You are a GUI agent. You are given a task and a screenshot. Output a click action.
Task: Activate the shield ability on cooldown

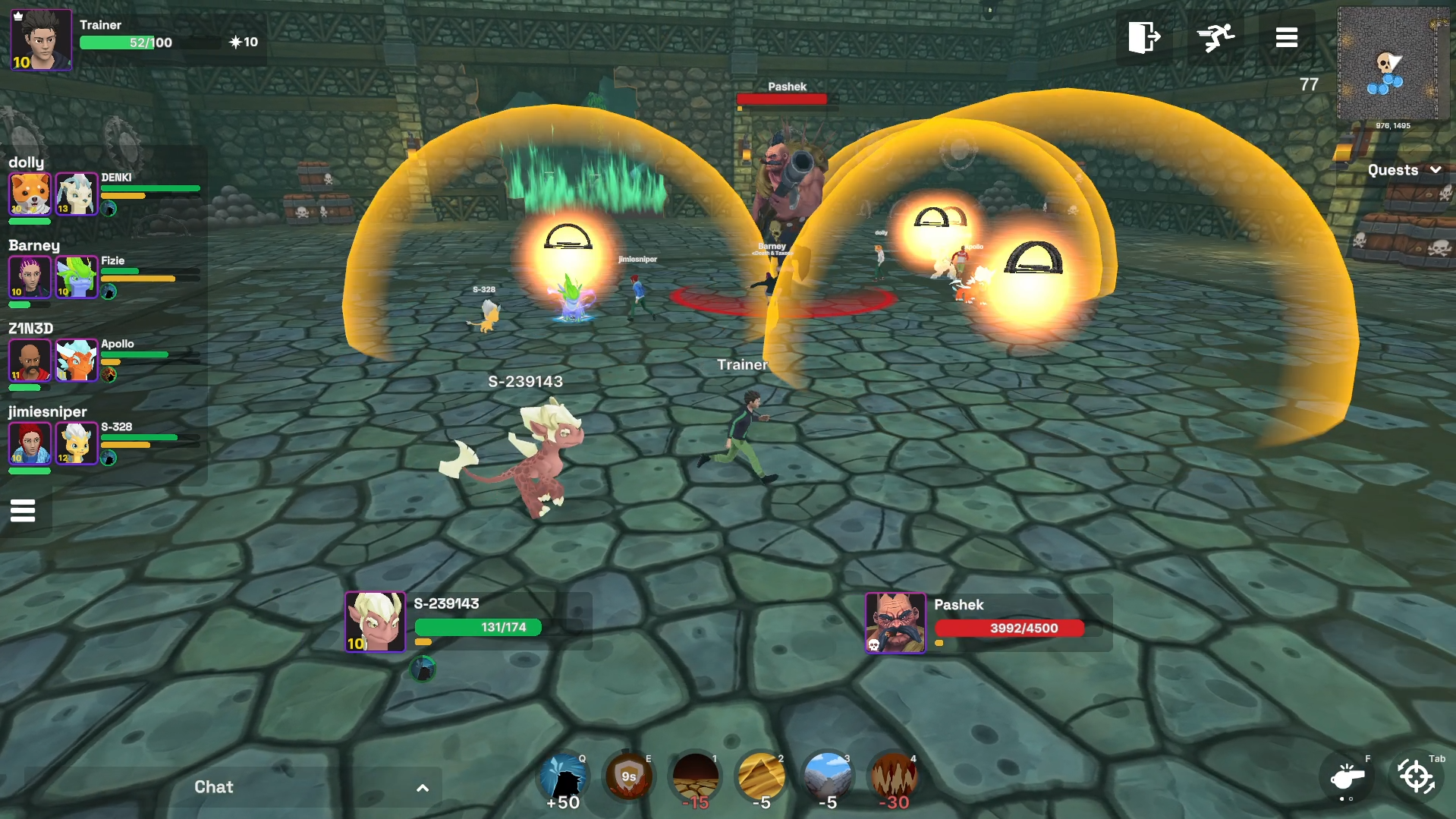pyautogui.click(x=628, y=777)
